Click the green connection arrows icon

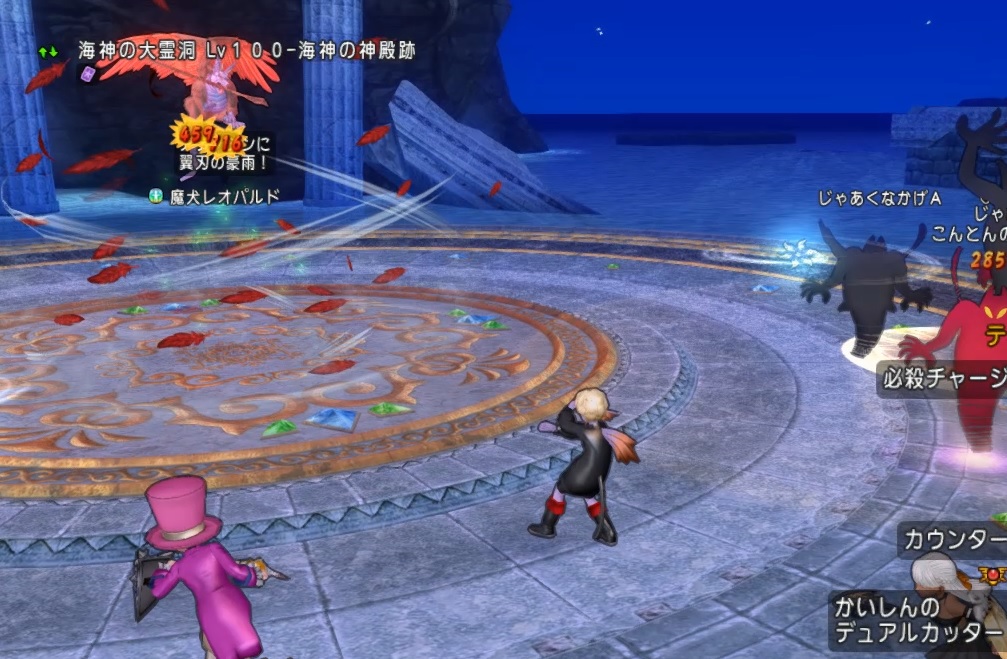point(48,49)
